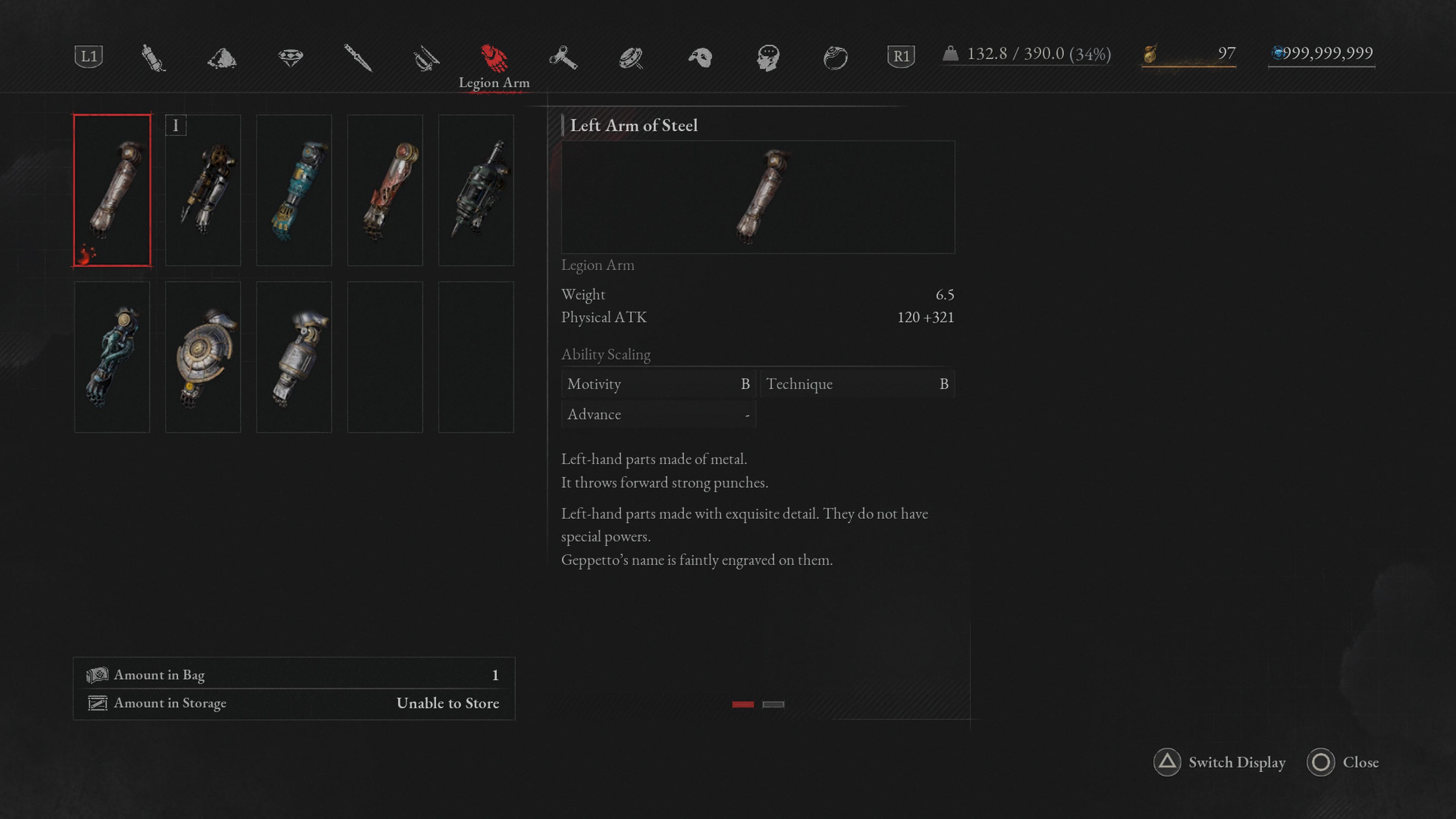
Task: Open the mask costume tab
Action: 700,57
